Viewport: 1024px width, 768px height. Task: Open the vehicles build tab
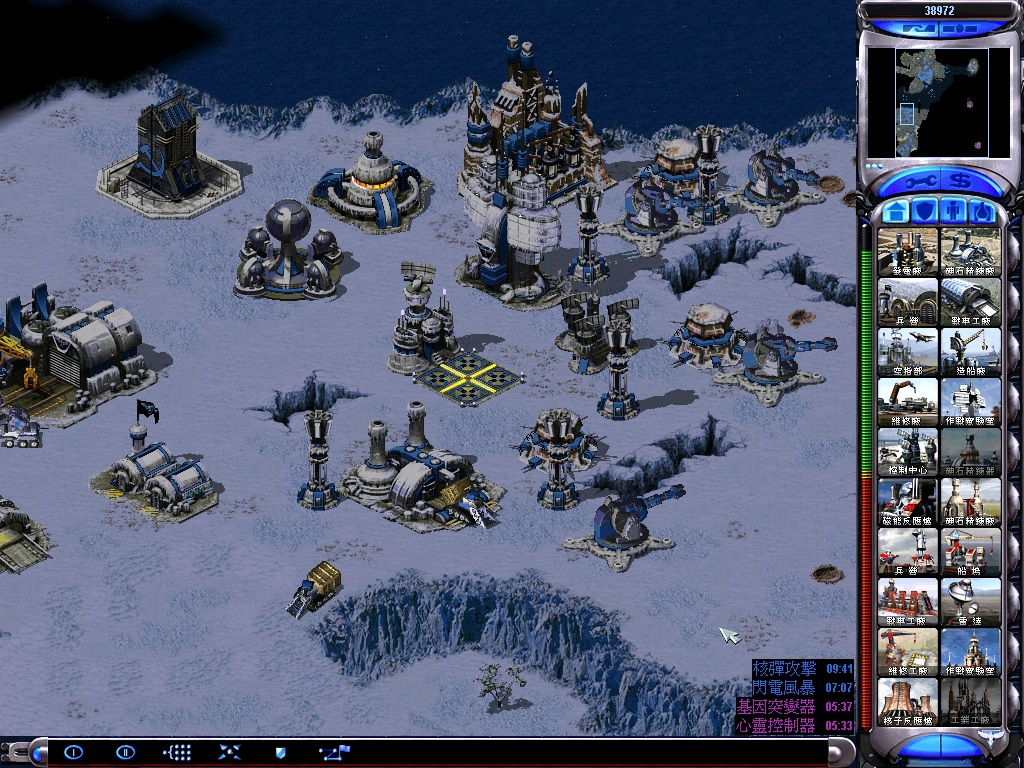tap(983, 212)
